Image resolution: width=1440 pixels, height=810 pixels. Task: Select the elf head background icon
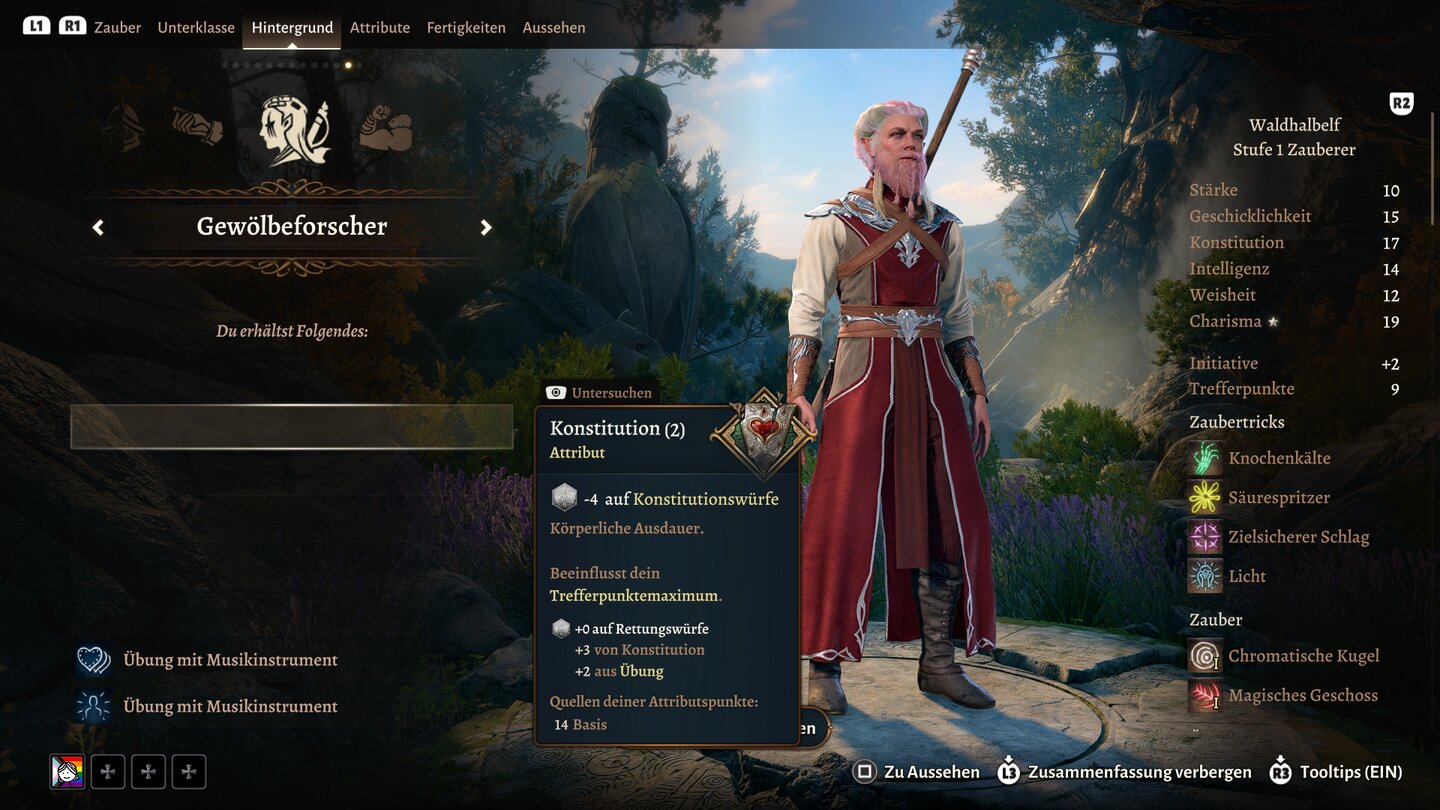[293, 131]
